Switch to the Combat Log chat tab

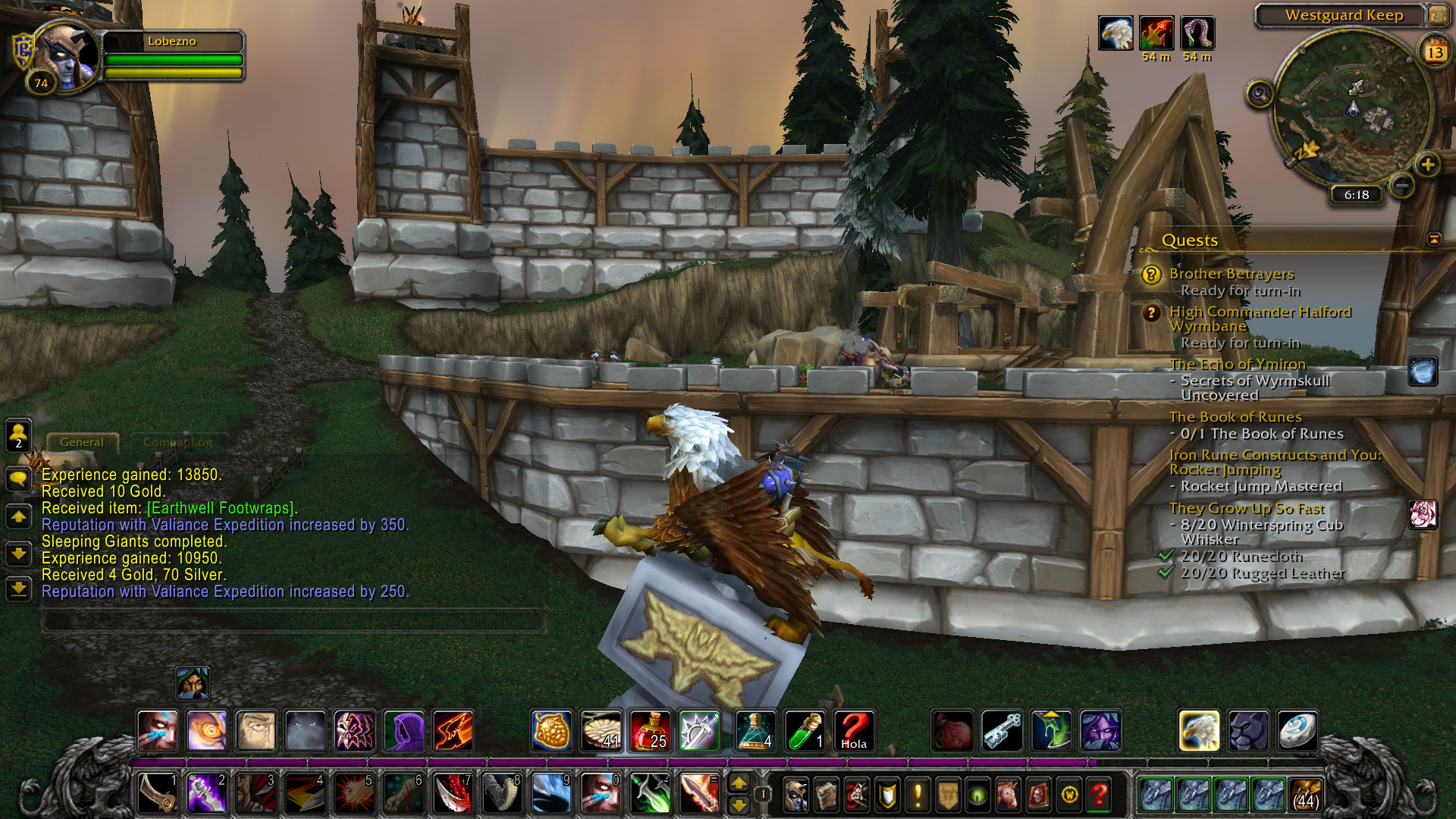click(177, 442)
